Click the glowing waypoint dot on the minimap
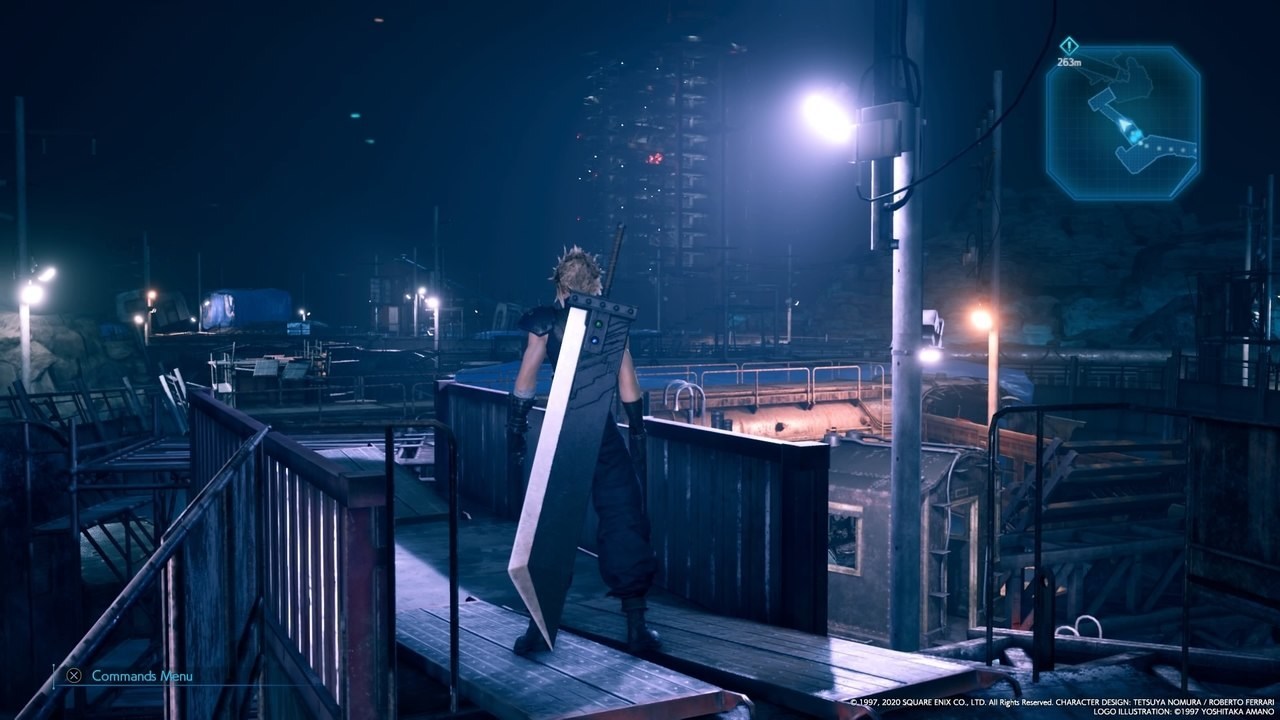This screenshot has width=1280, height=720. [x=1132, y=135]
